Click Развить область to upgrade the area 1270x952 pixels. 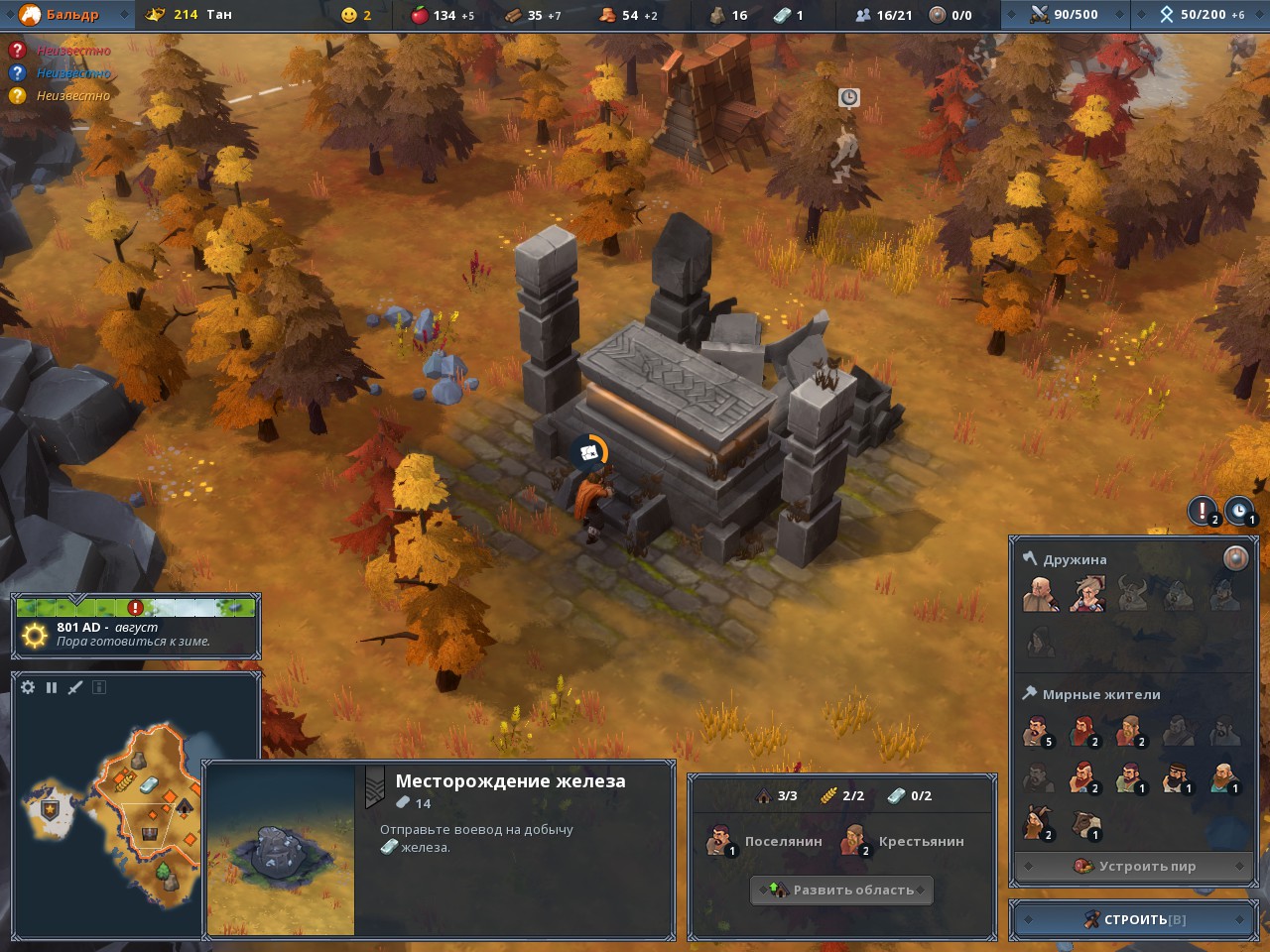click(x=841, y=890)
